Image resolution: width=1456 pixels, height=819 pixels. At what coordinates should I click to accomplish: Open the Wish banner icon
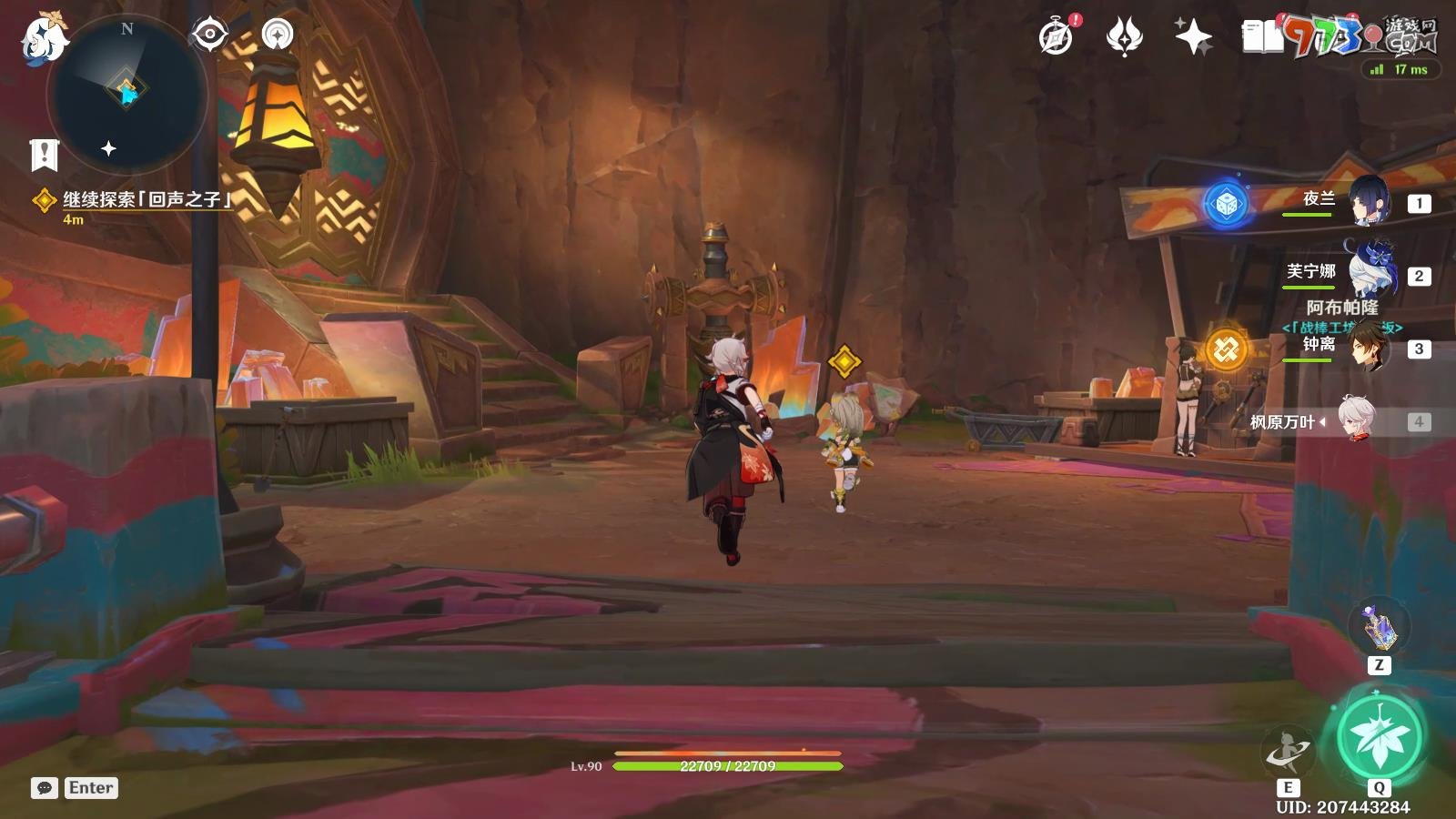[1124, 37]
